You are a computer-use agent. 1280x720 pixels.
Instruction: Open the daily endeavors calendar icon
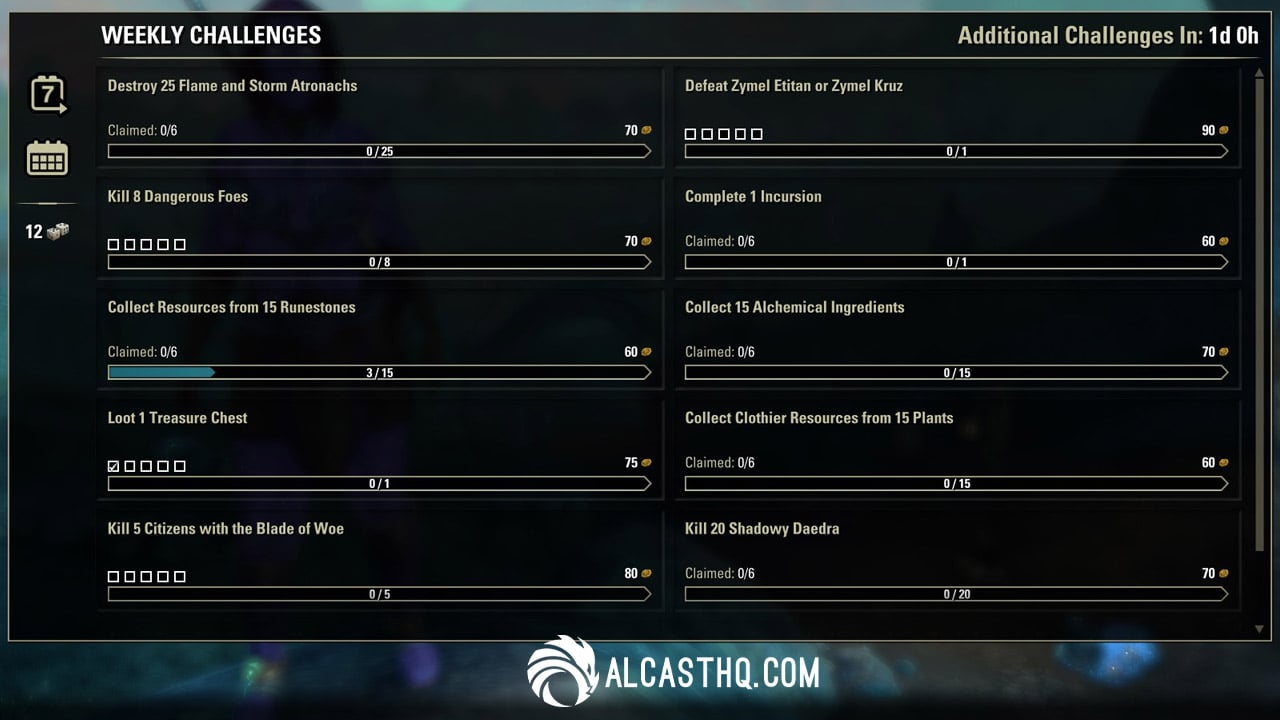pyautogui.click(x=46, y=157)
